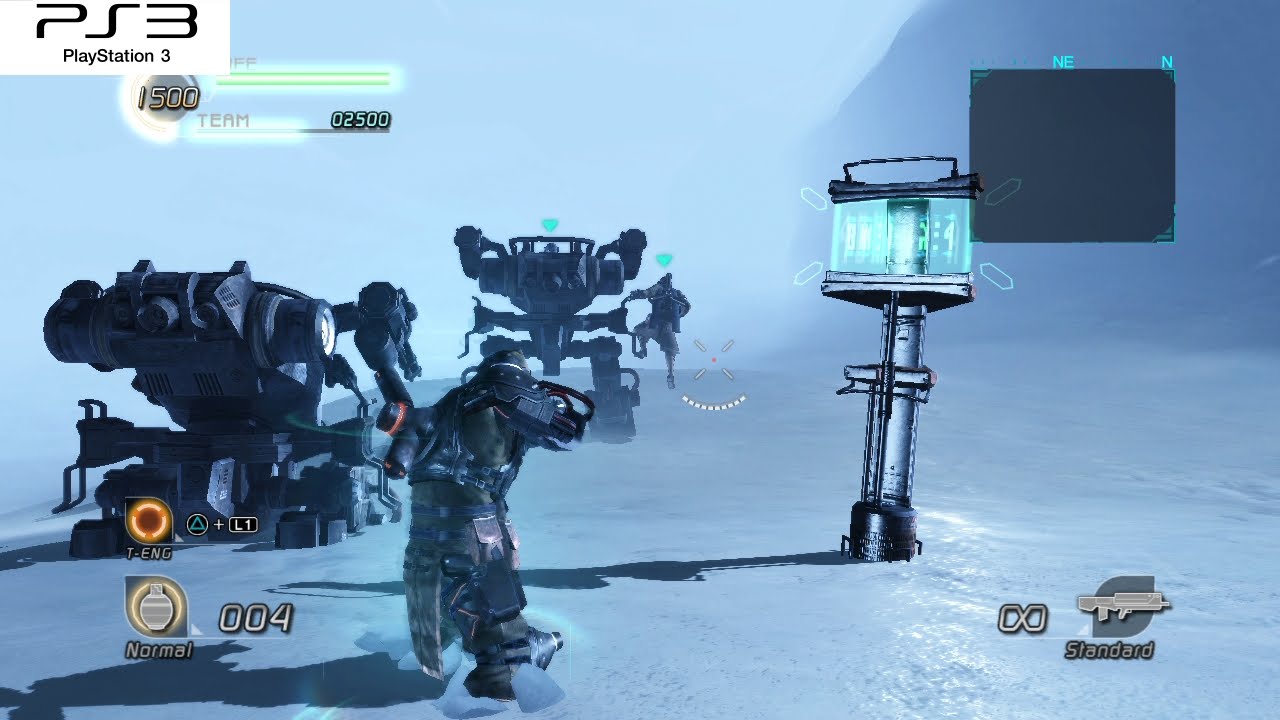The height and width of the screenshot is (720, 1280).
Task: Click the 1500 thermal energy counter
Action: tap(166, 97)
